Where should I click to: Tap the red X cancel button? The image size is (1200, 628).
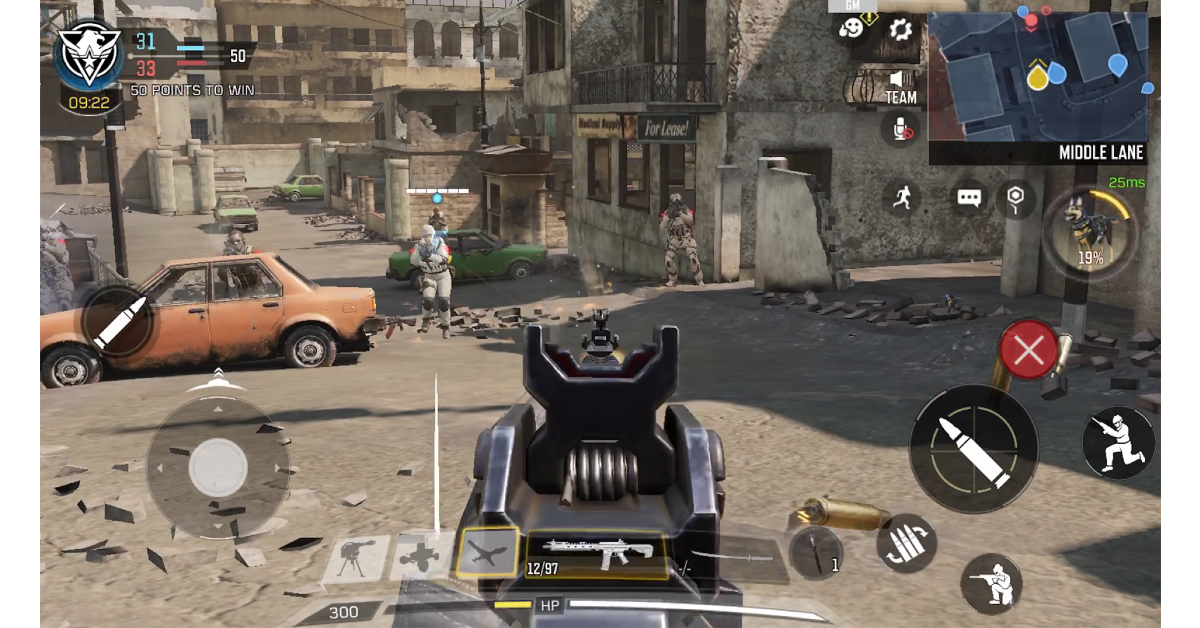pos(1029,350)
